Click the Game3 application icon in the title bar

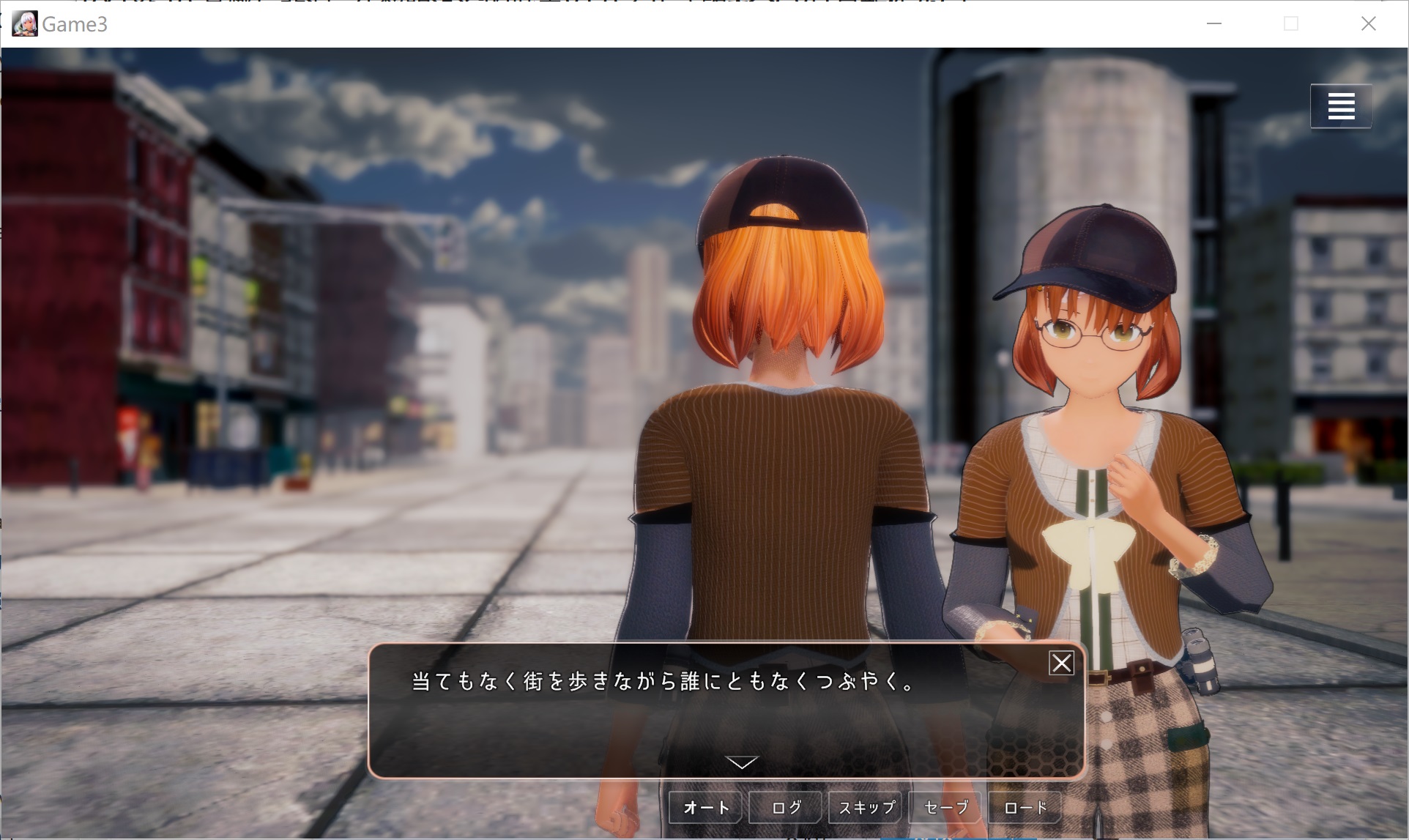point(23,23)
